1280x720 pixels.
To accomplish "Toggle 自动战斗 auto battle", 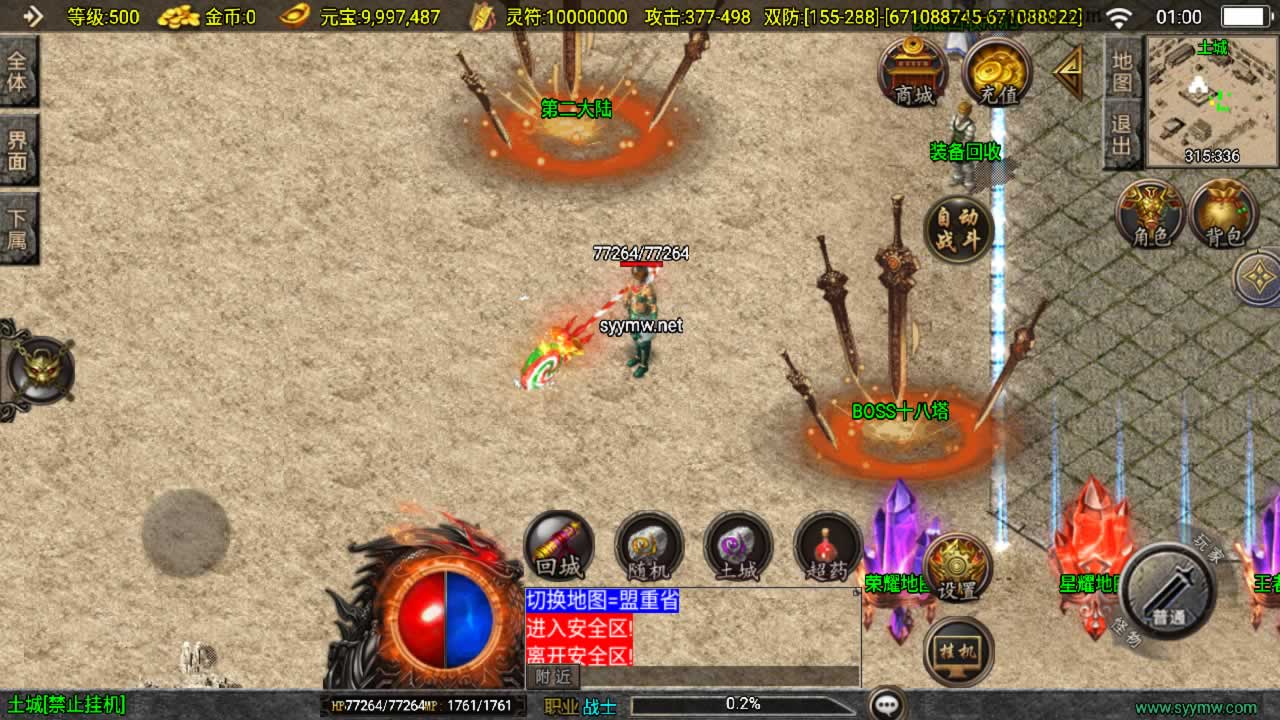I will click(x=958, y=229).
